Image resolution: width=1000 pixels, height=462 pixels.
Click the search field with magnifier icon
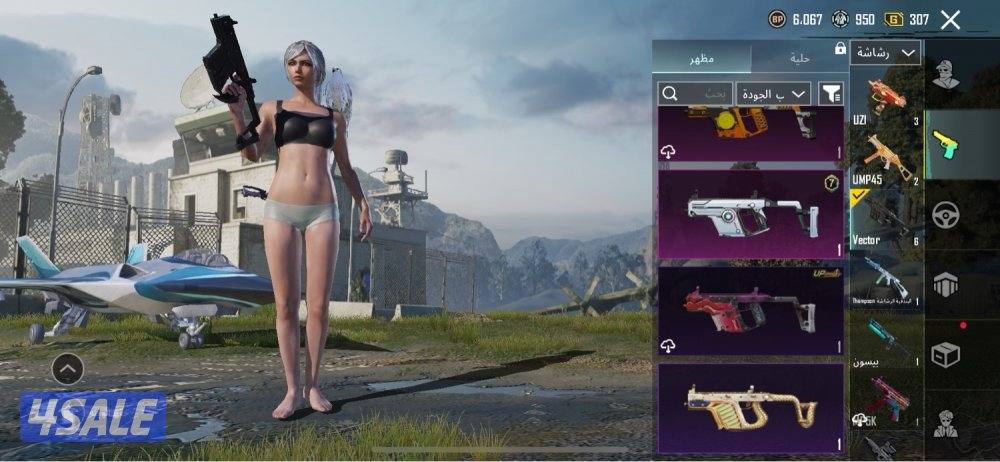[695, 93]
